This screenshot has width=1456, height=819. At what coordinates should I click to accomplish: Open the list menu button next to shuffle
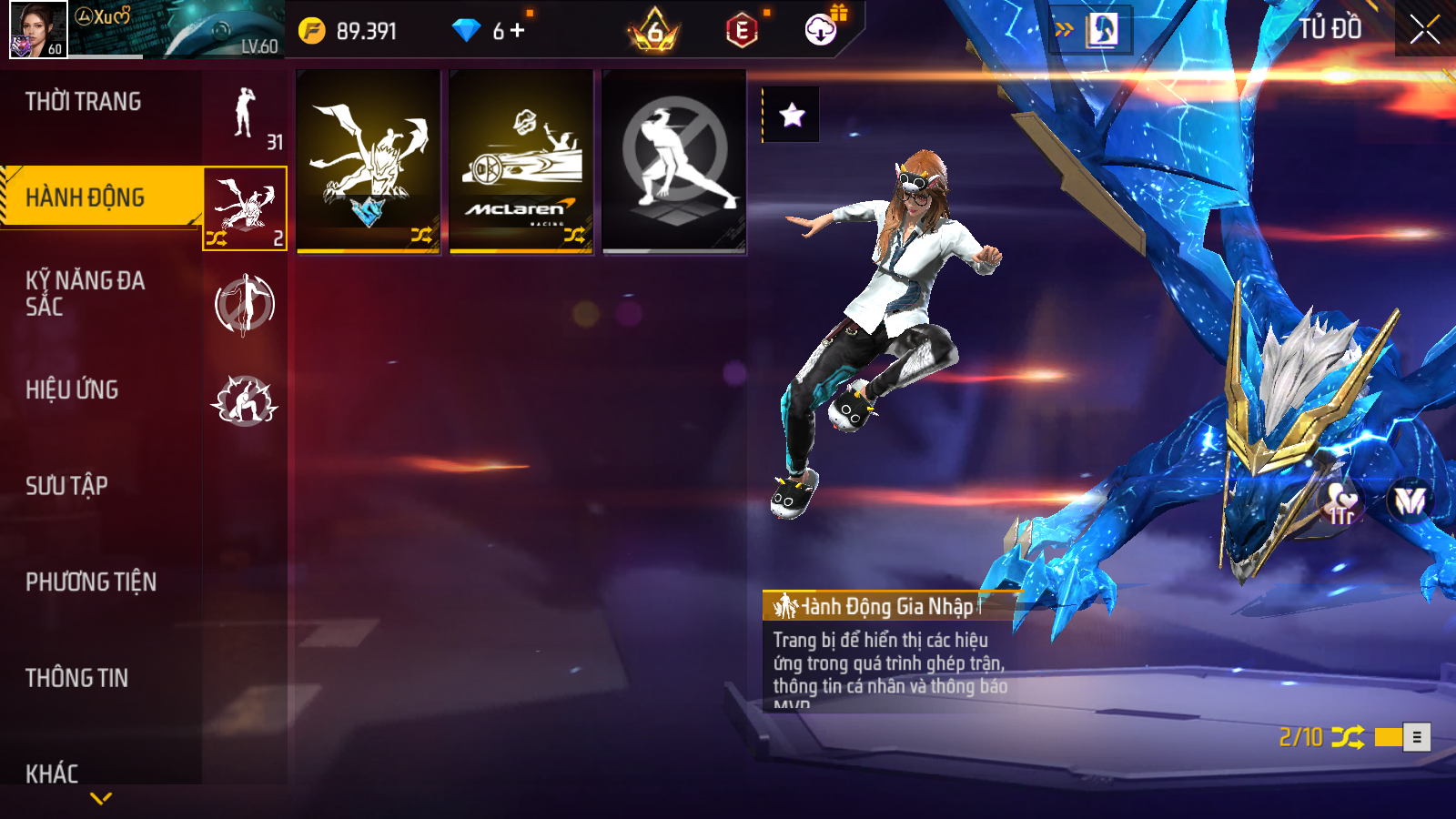click(x=1417, y=737)
